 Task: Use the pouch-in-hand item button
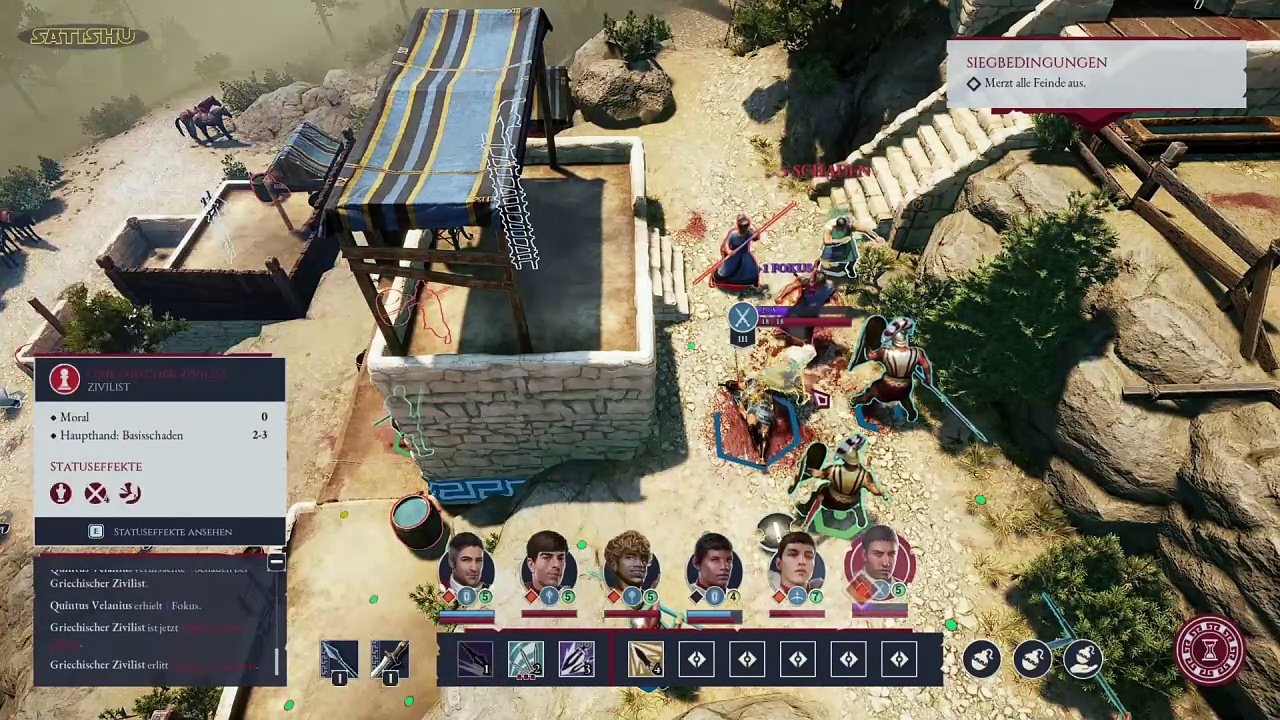pos(1083,659)
